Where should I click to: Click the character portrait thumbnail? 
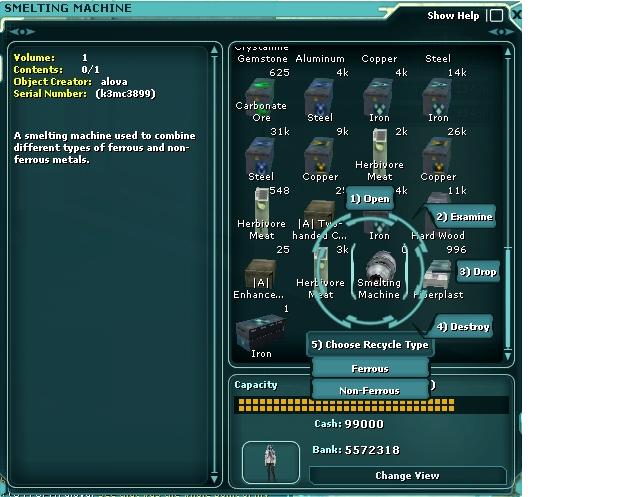[268, 461]
